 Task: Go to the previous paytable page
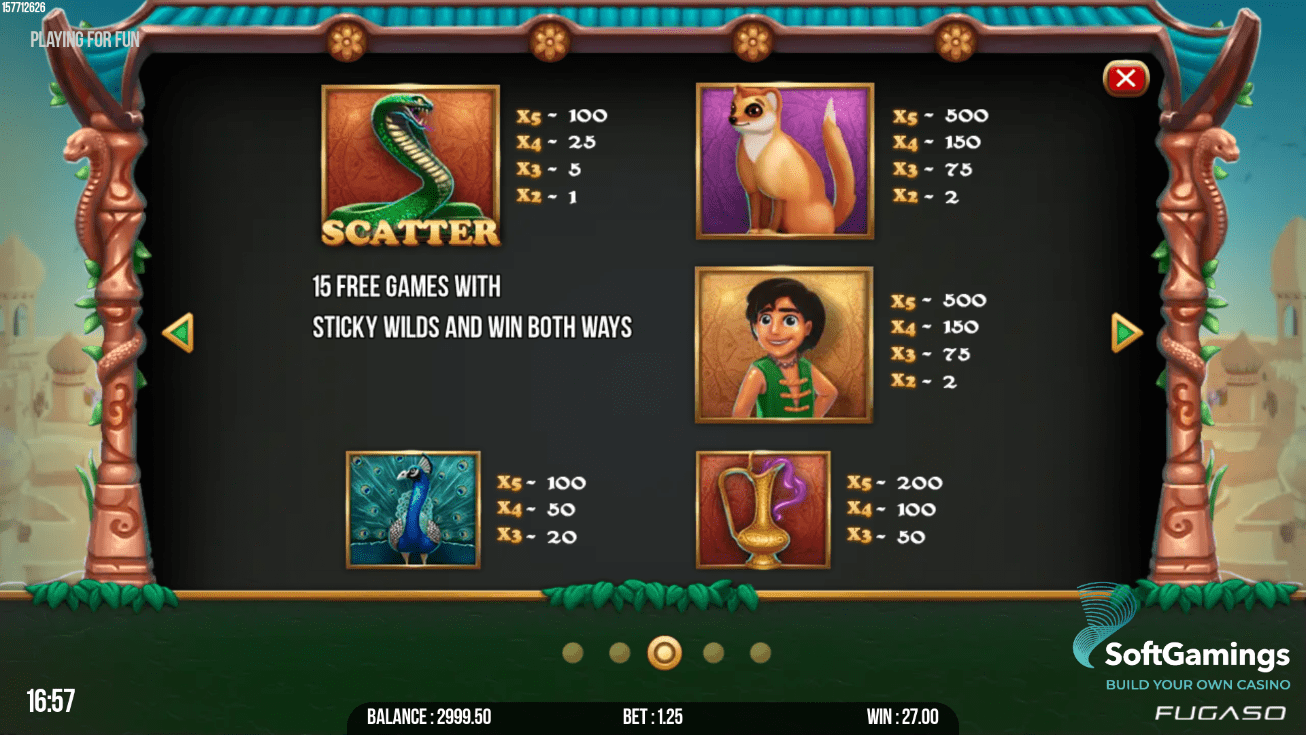(178, 333)
